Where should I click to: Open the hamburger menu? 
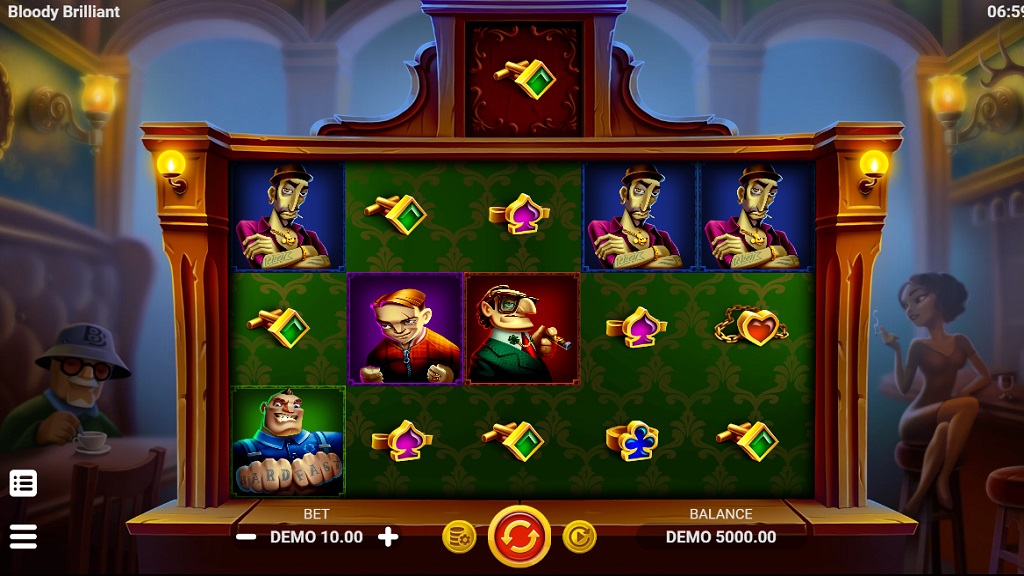tap(23, 536)
